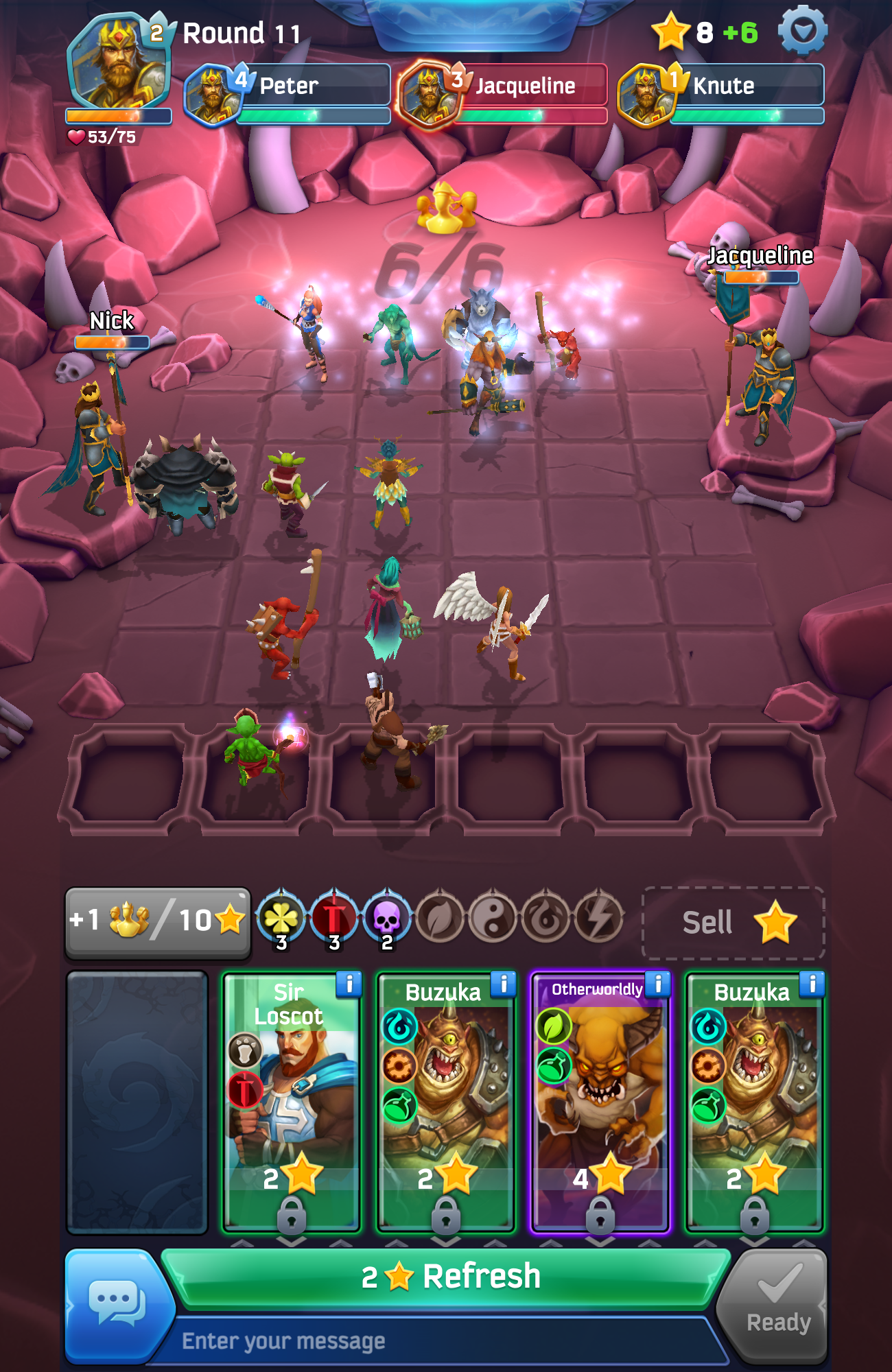
Task: Inspect the purple skull trait counter
Action: click(386, 916)
